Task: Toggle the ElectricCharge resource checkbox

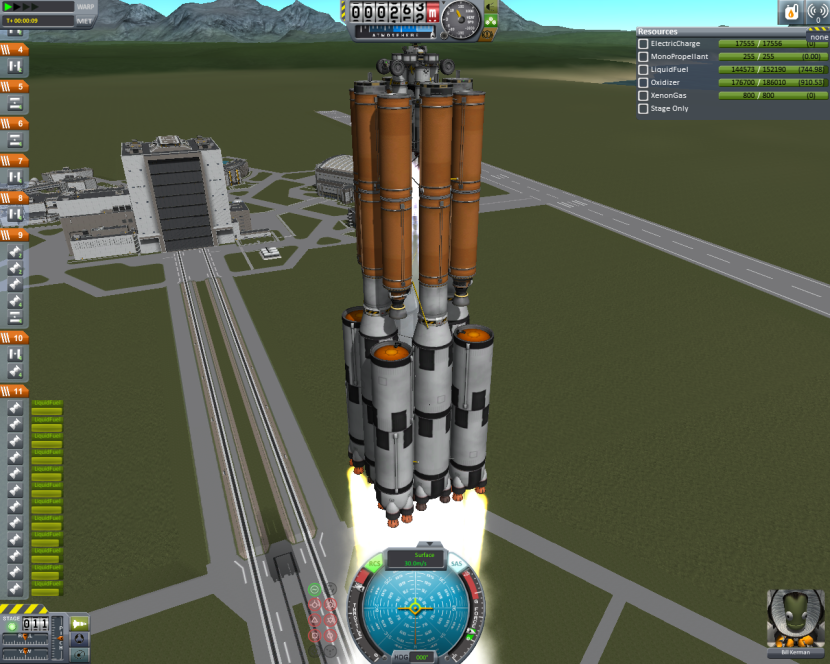Action: (x=644, y=44)
